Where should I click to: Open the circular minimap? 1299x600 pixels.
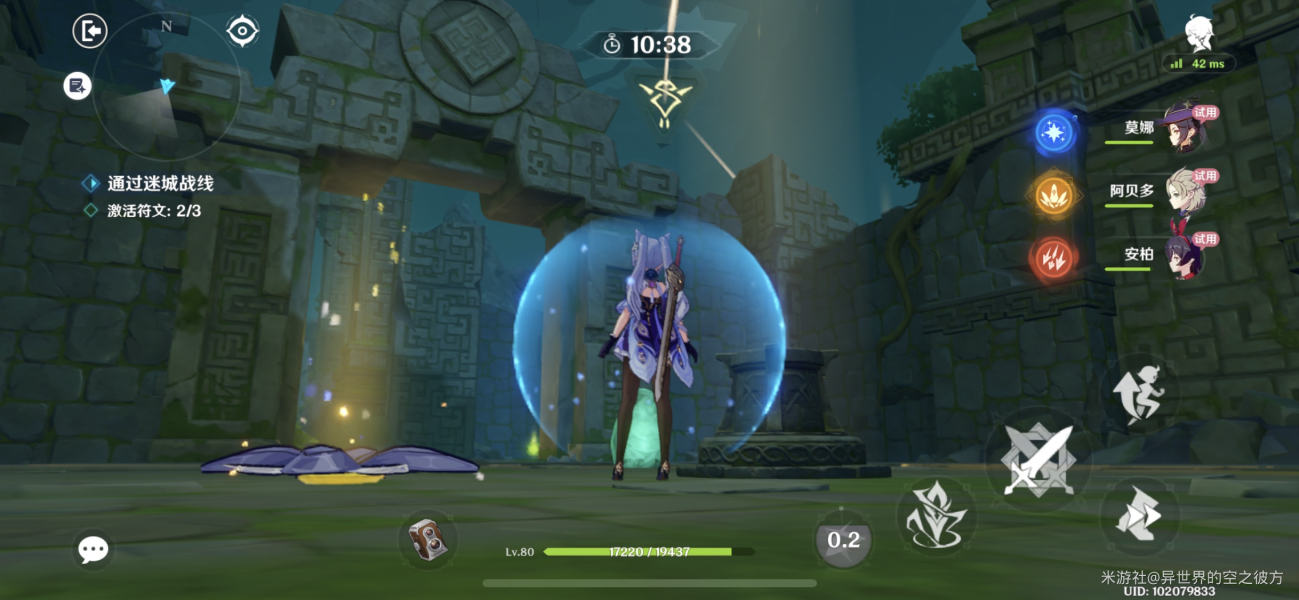[166, 87]
